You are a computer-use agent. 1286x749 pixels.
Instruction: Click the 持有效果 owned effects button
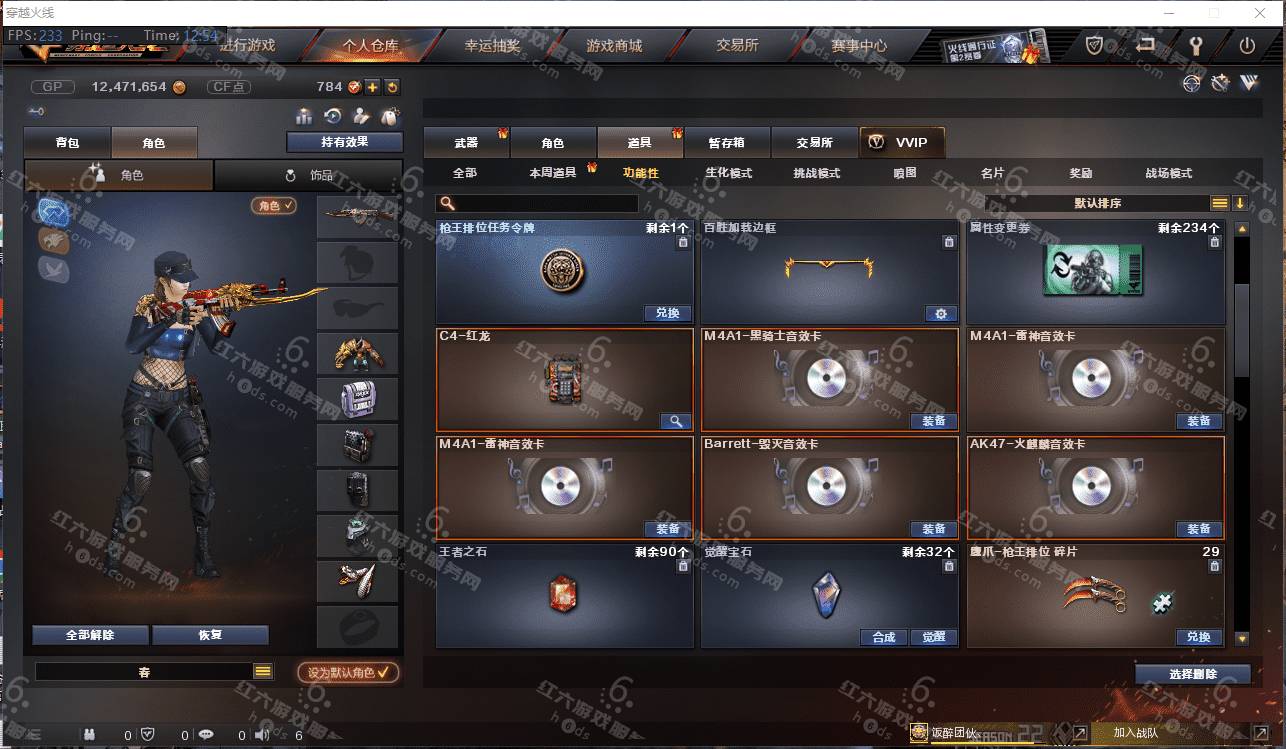(344, 142)
